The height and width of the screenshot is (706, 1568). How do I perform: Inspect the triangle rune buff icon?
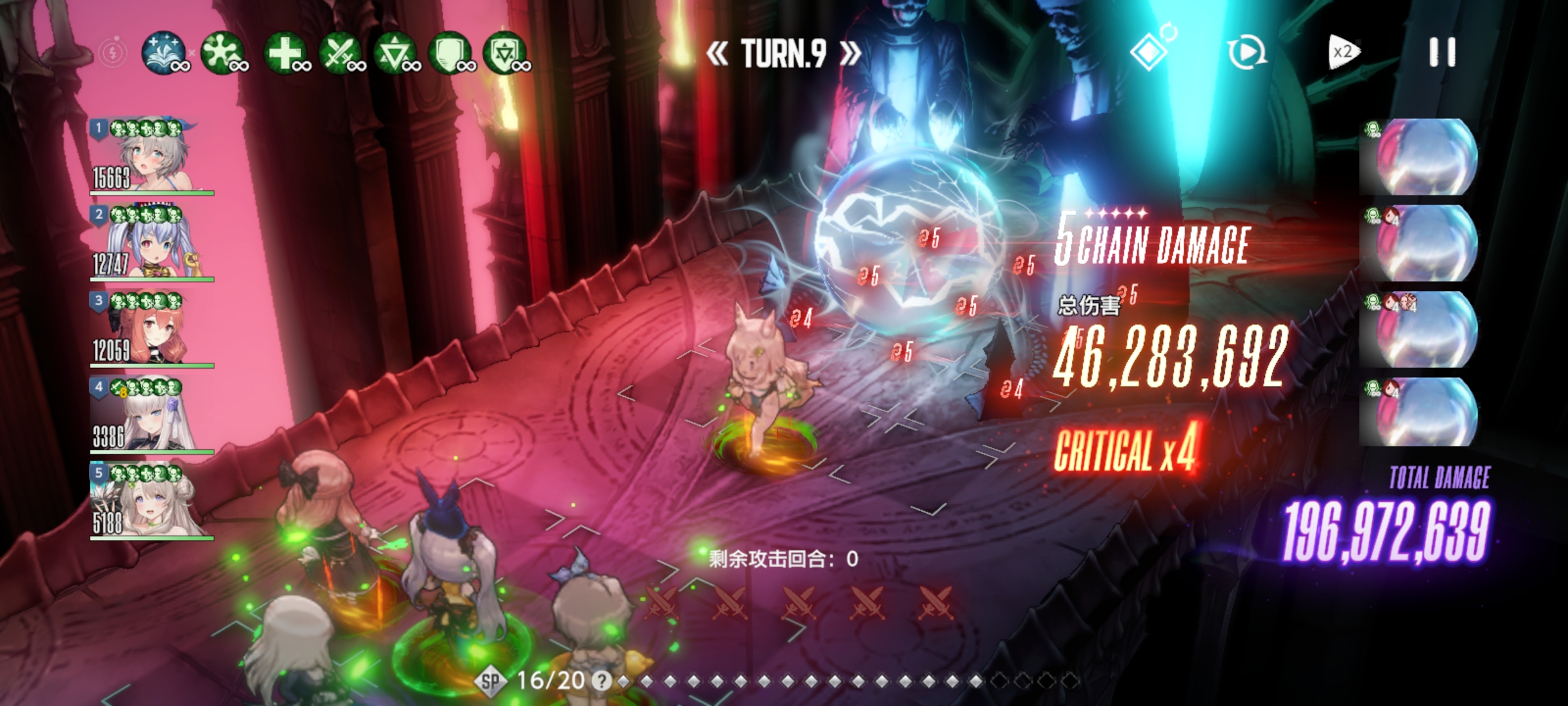point(396,52)
